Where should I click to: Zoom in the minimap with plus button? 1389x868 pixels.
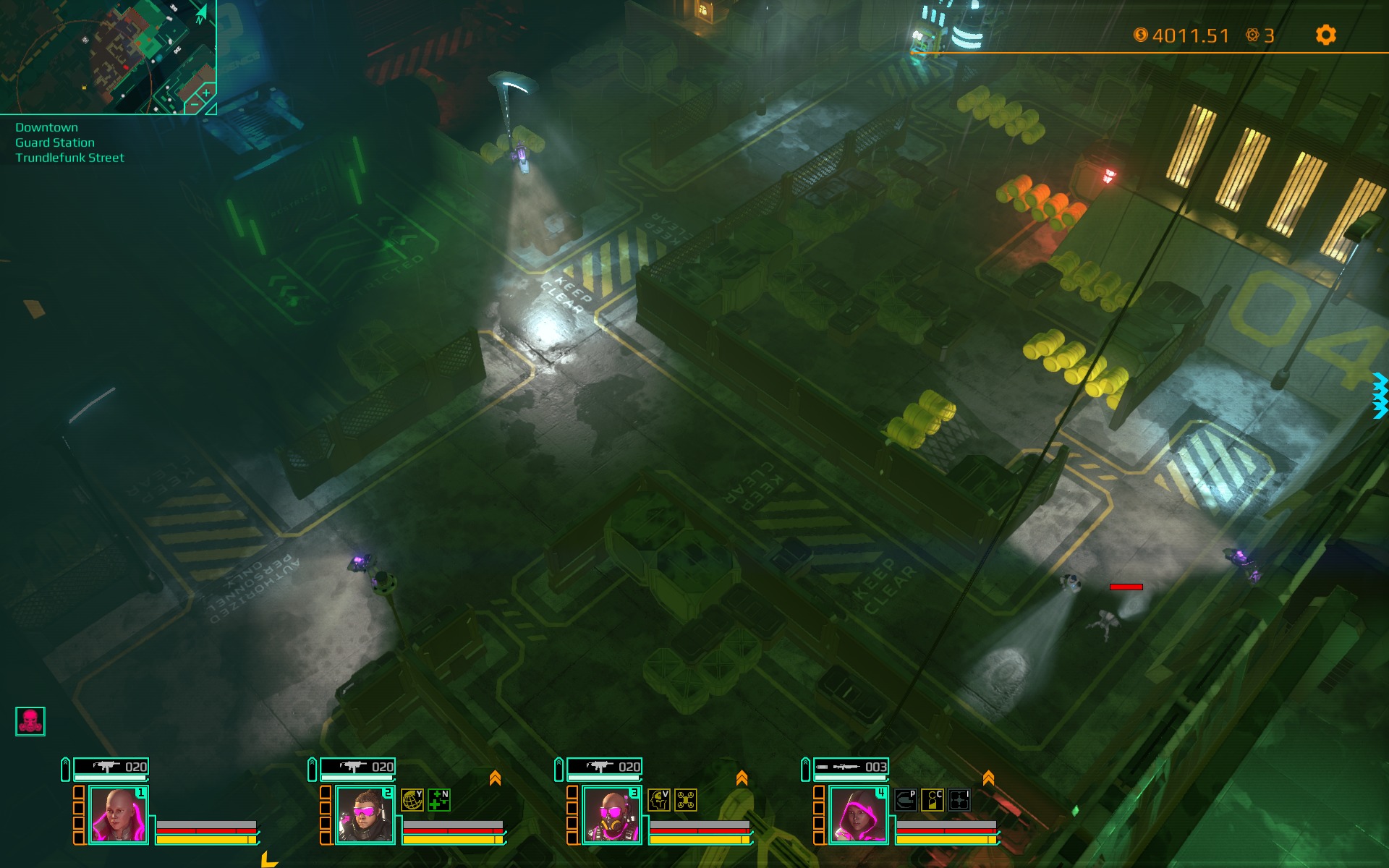tap(206, 93)
